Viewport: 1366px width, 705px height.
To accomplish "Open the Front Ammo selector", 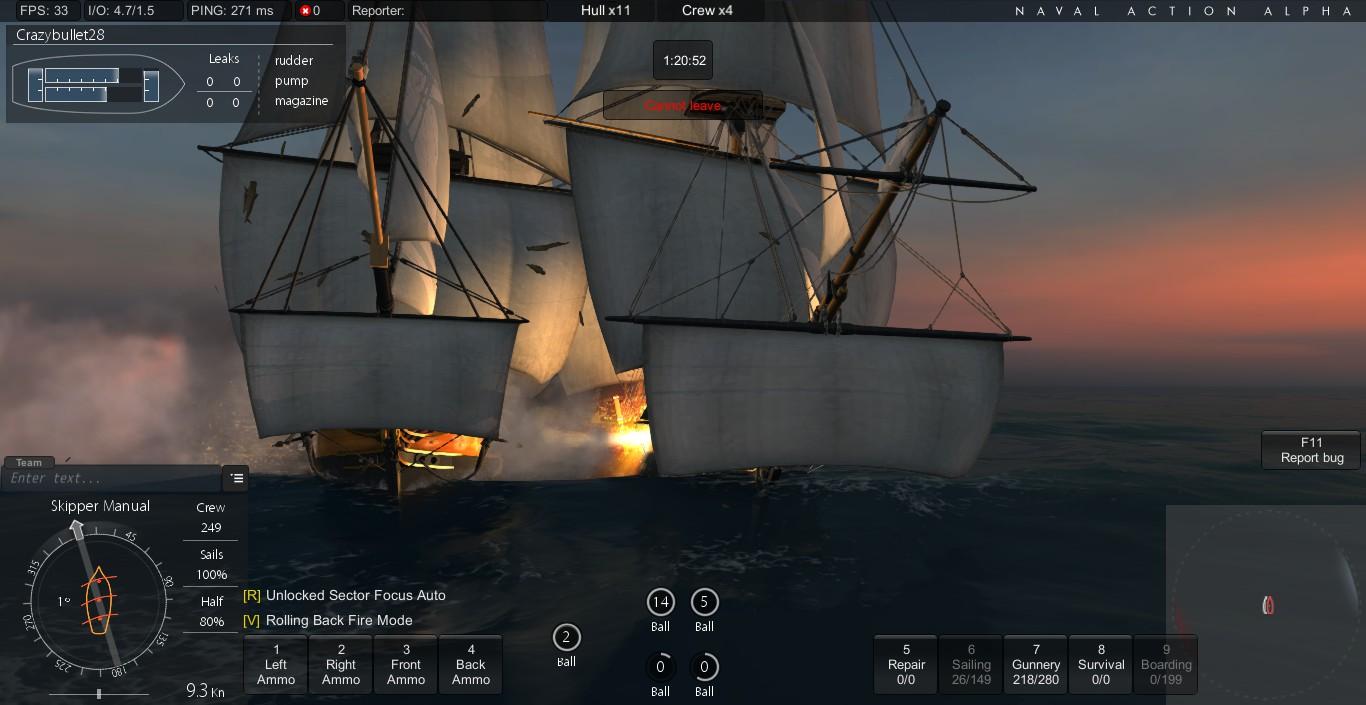I will tap(406, 664).
